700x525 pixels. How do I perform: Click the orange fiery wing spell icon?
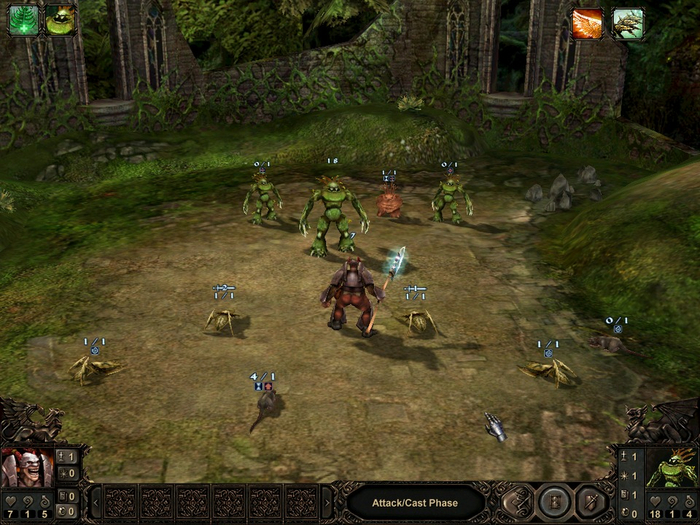point(587,22)
